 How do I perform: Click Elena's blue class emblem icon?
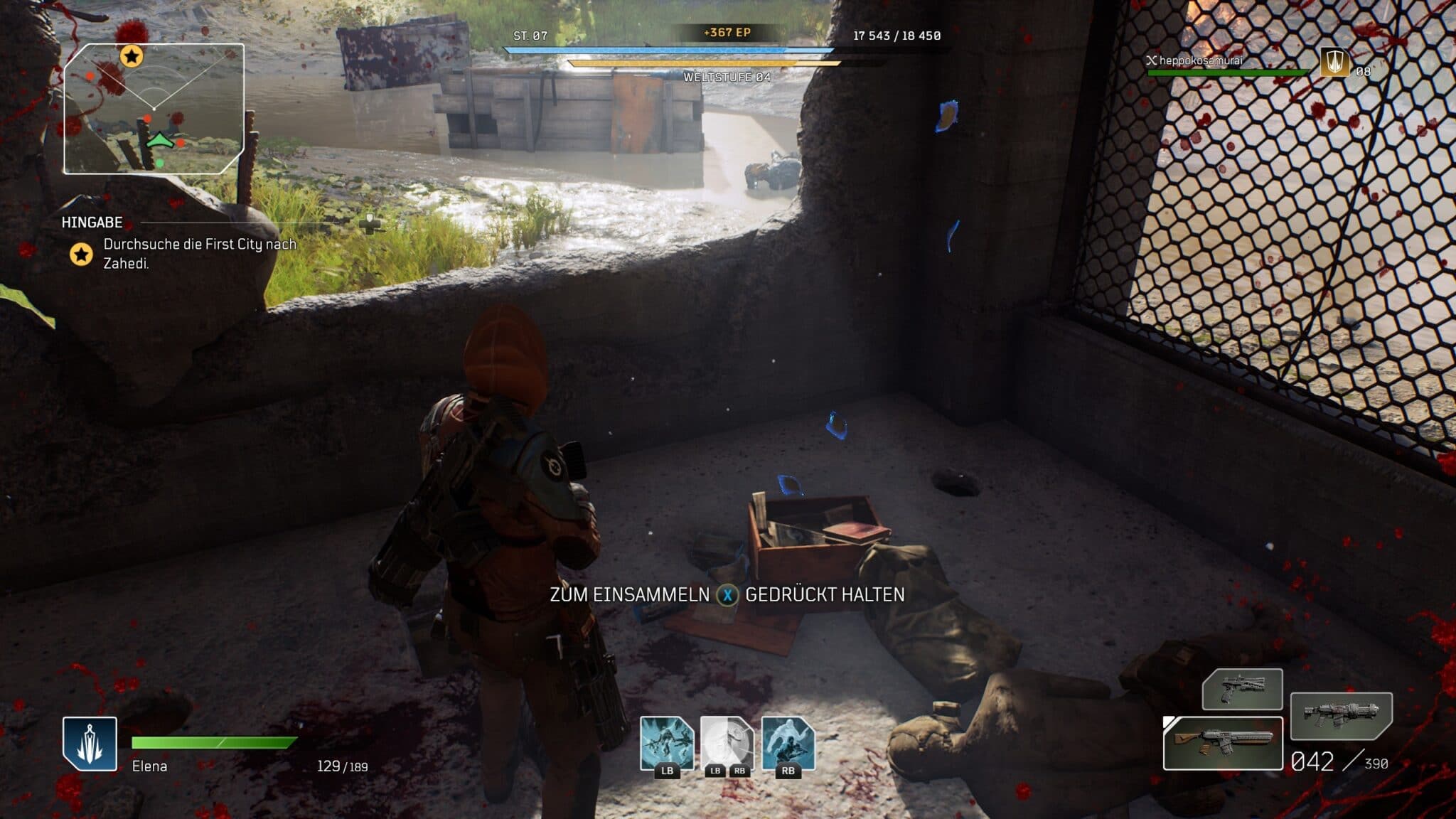90,743
